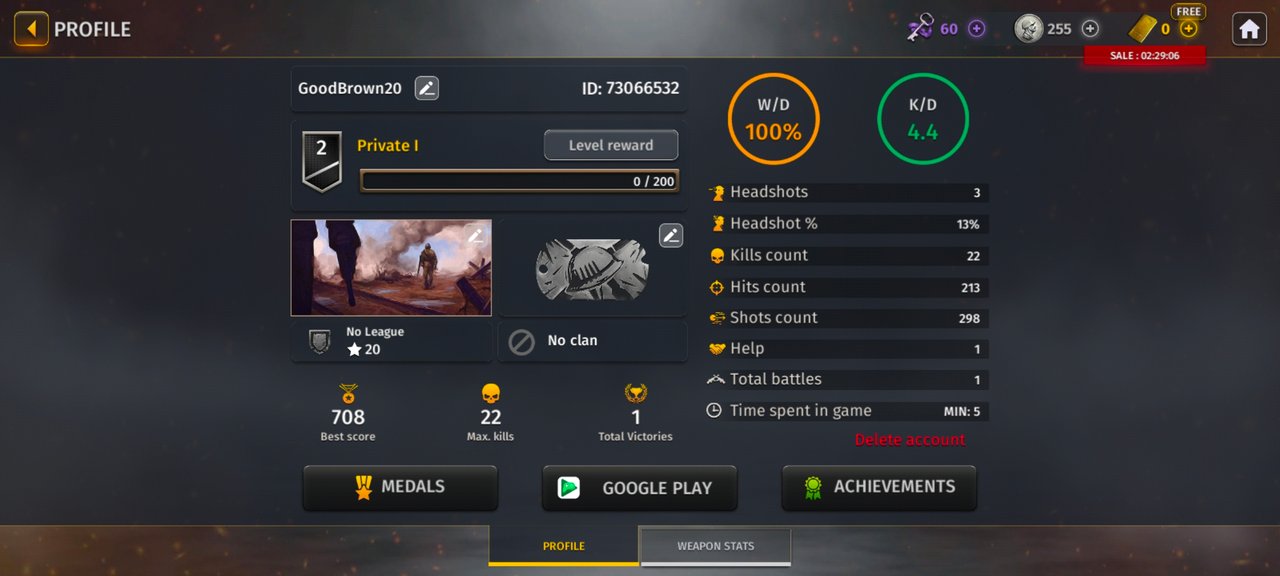Image resolution: width=1280 pixels, height=576 pixels.
Task: Add more purple keys
Action: point(977,29)
